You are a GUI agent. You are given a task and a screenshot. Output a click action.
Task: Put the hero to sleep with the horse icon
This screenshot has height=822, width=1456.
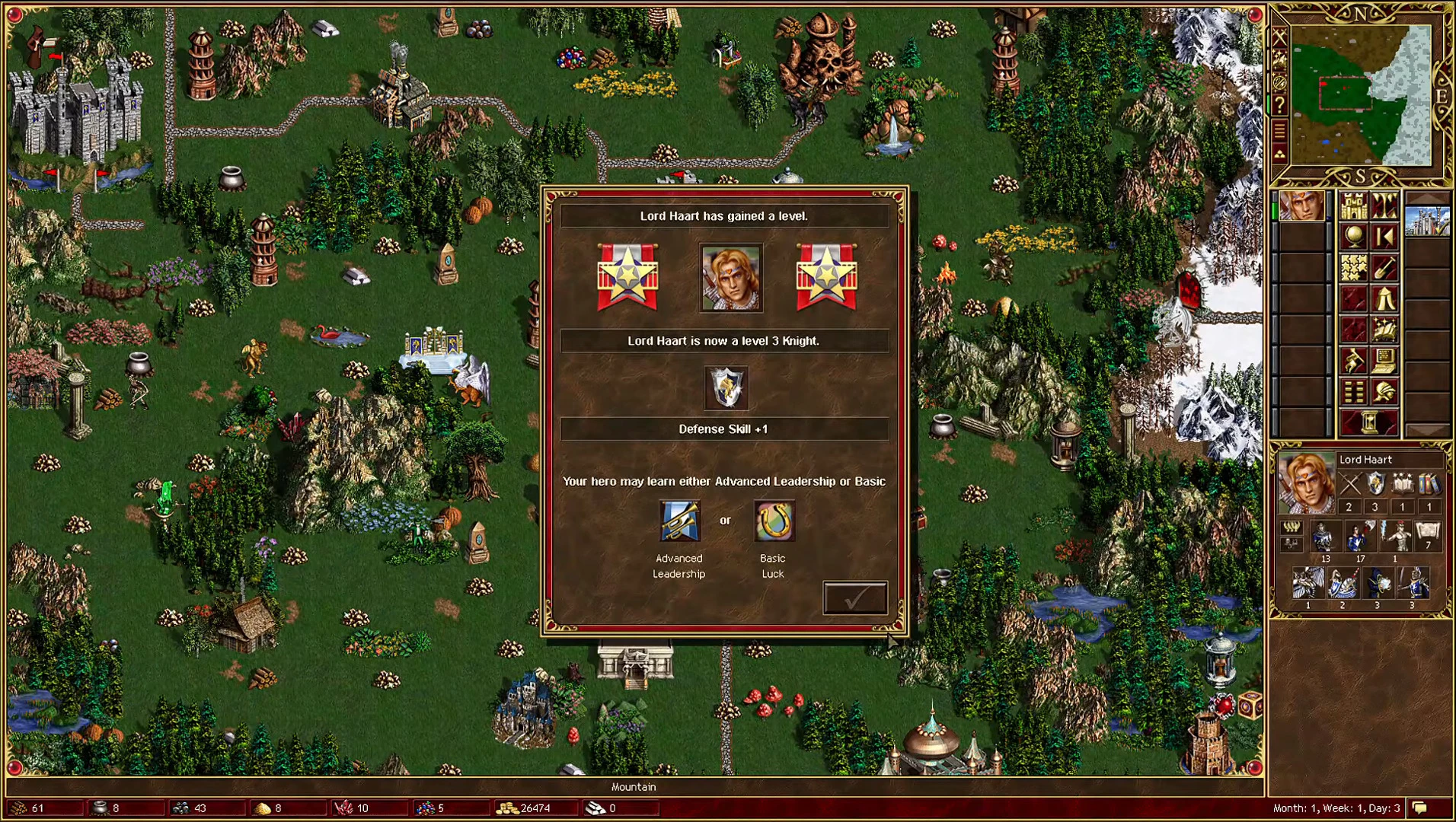1353,361
